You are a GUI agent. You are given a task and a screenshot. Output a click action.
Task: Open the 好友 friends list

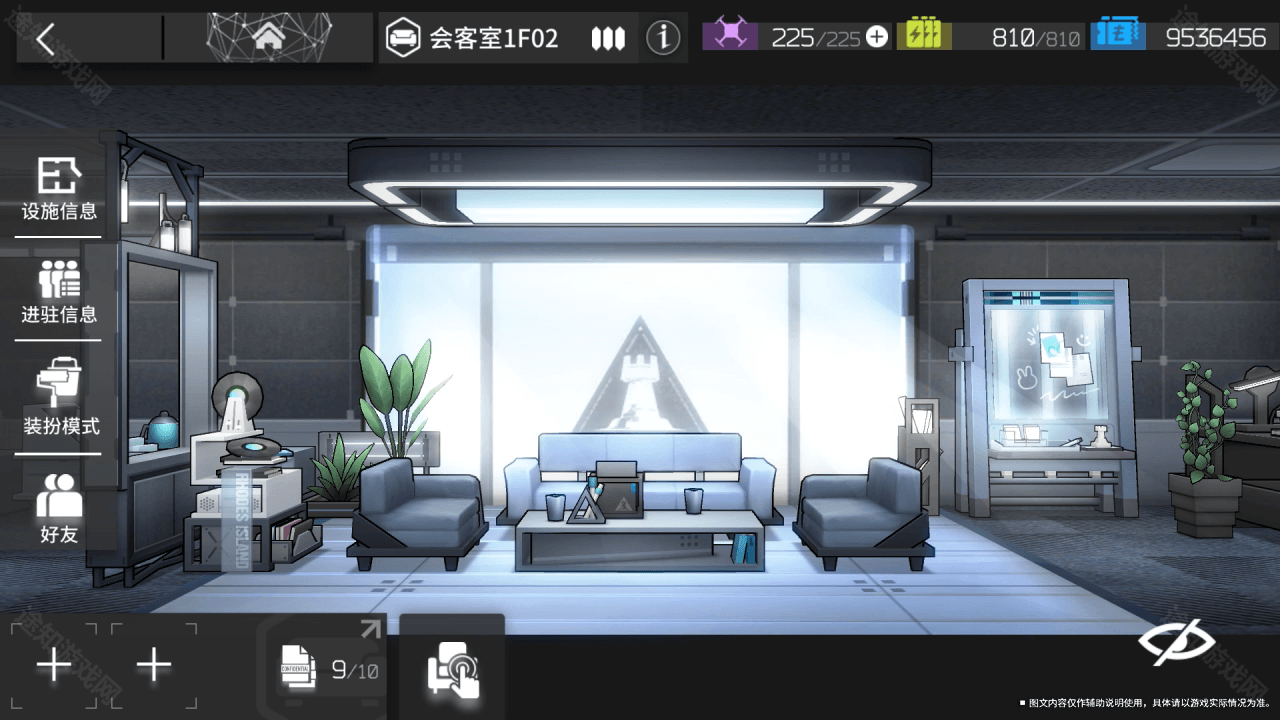click(x=59, y=509)
